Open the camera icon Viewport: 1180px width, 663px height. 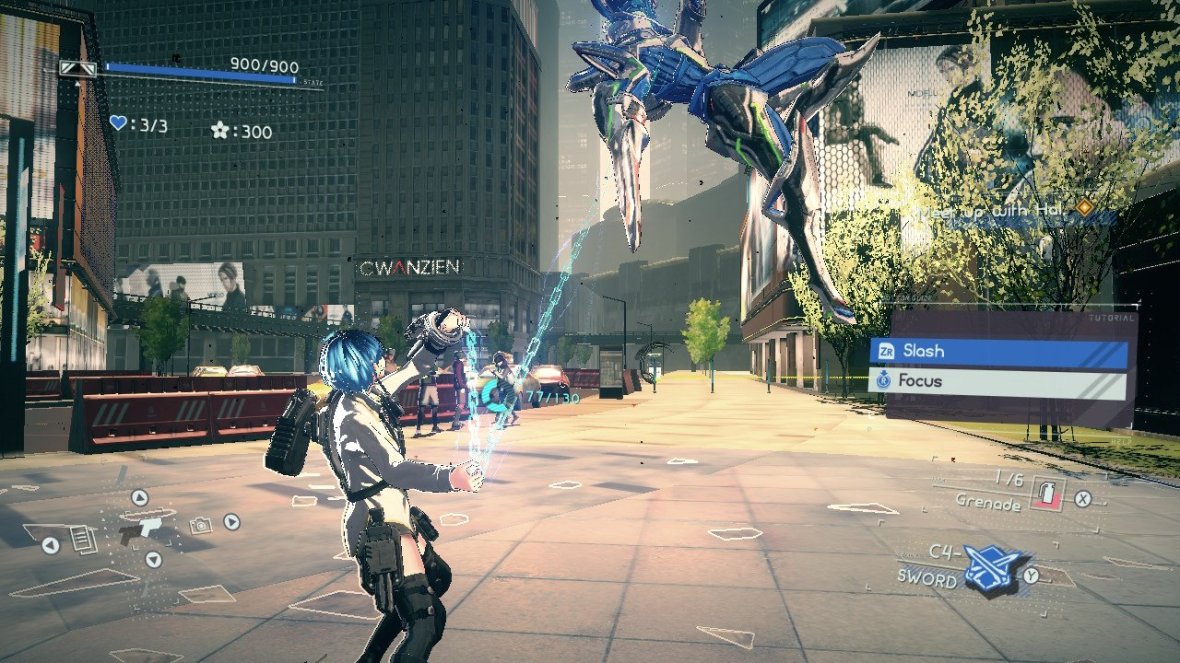[201, 525]
